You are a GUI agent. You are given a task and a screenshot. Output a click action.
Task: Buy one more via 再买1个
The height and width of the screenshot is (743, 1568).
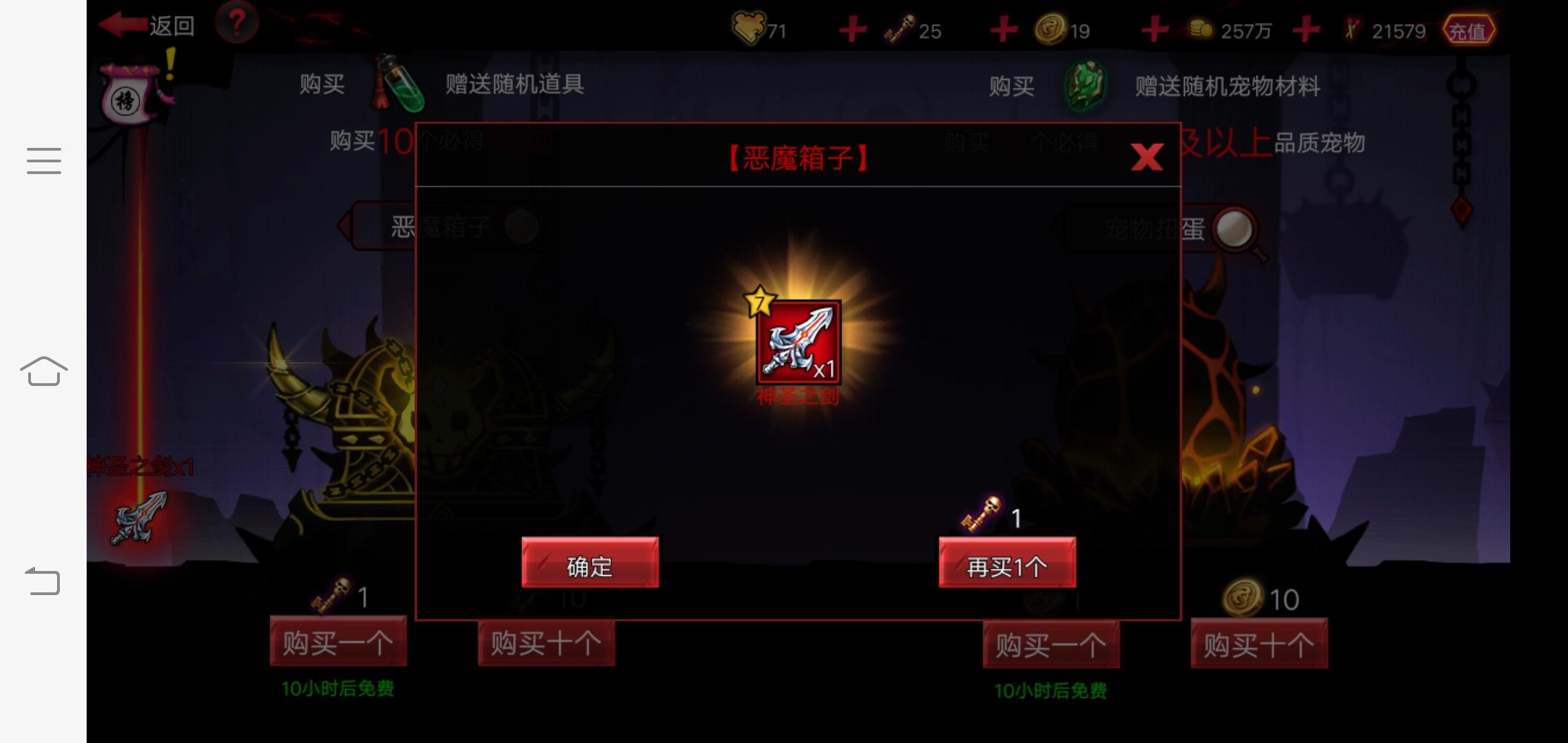(1006, 564)
